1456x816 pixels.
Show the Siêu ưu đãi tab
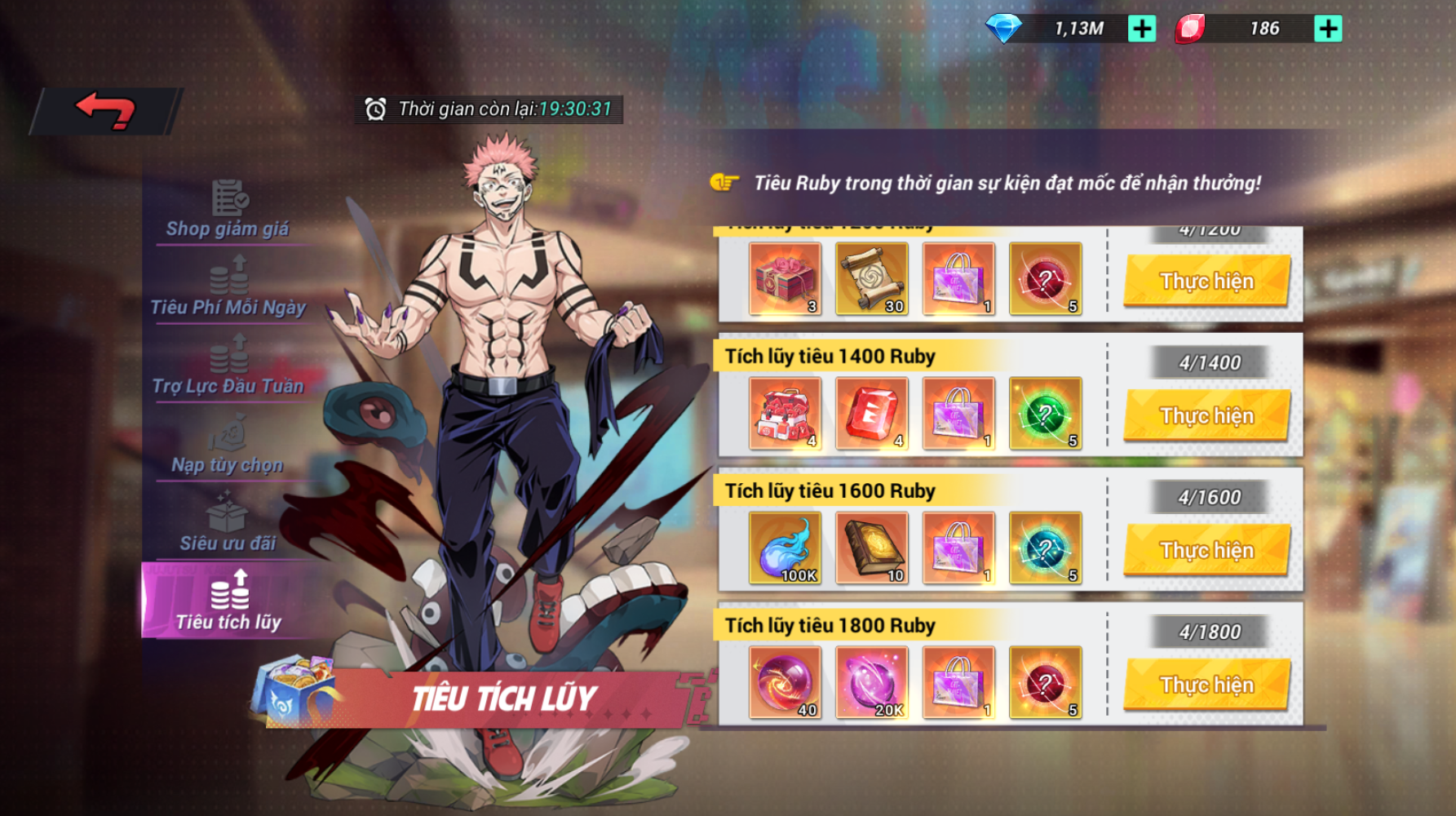pos(228,524)
